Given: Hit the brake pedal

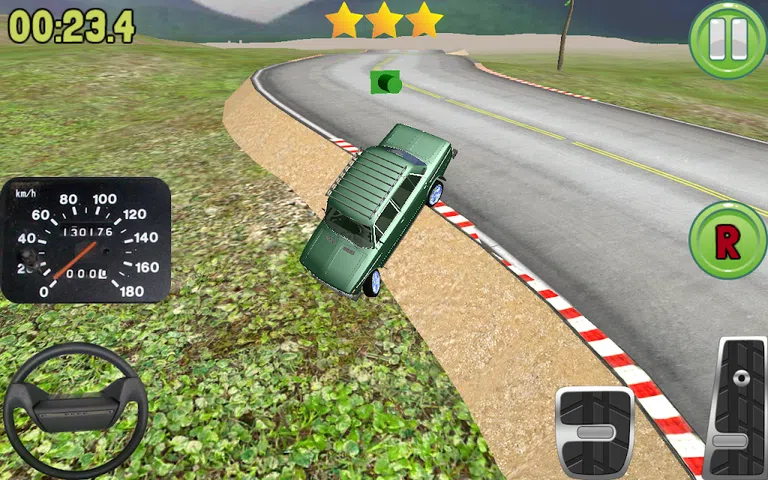Looking at the screenshot, I should (595, 431).
